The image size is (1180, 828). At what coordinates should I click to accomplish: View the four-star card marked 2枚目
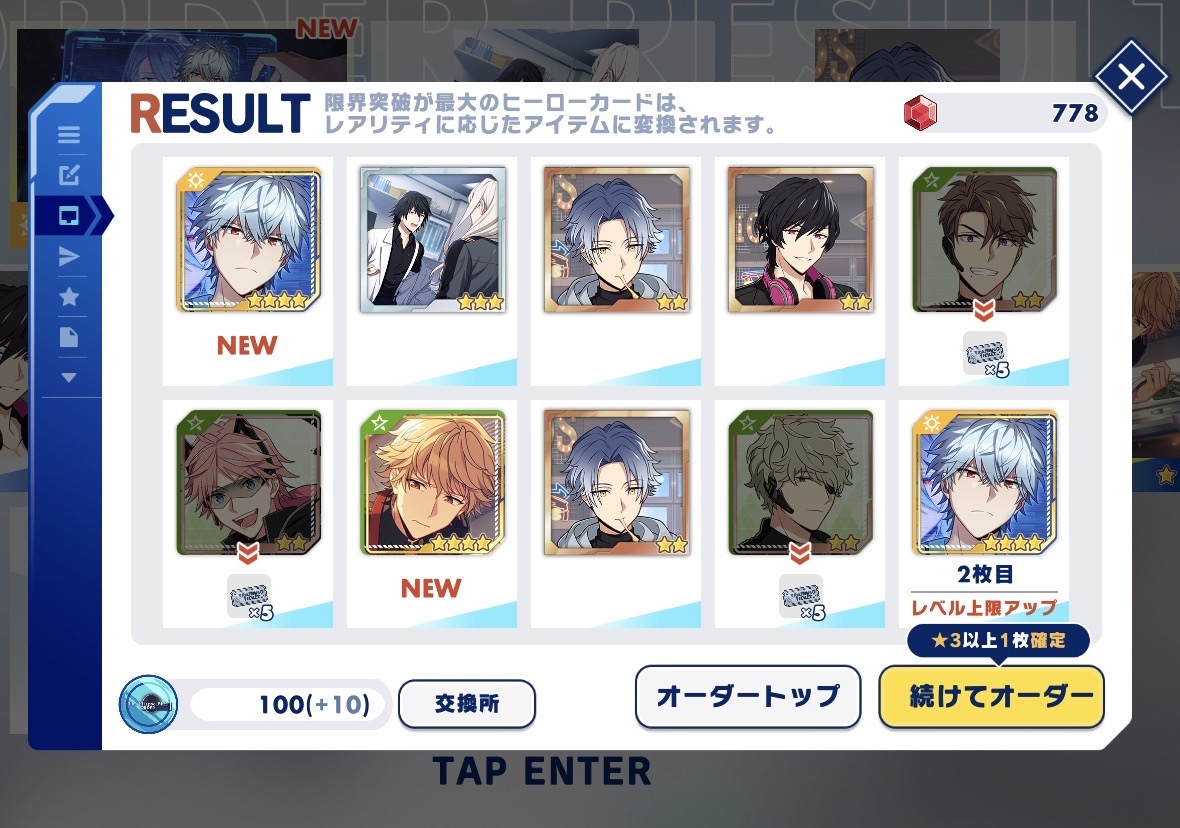(985, 484)
